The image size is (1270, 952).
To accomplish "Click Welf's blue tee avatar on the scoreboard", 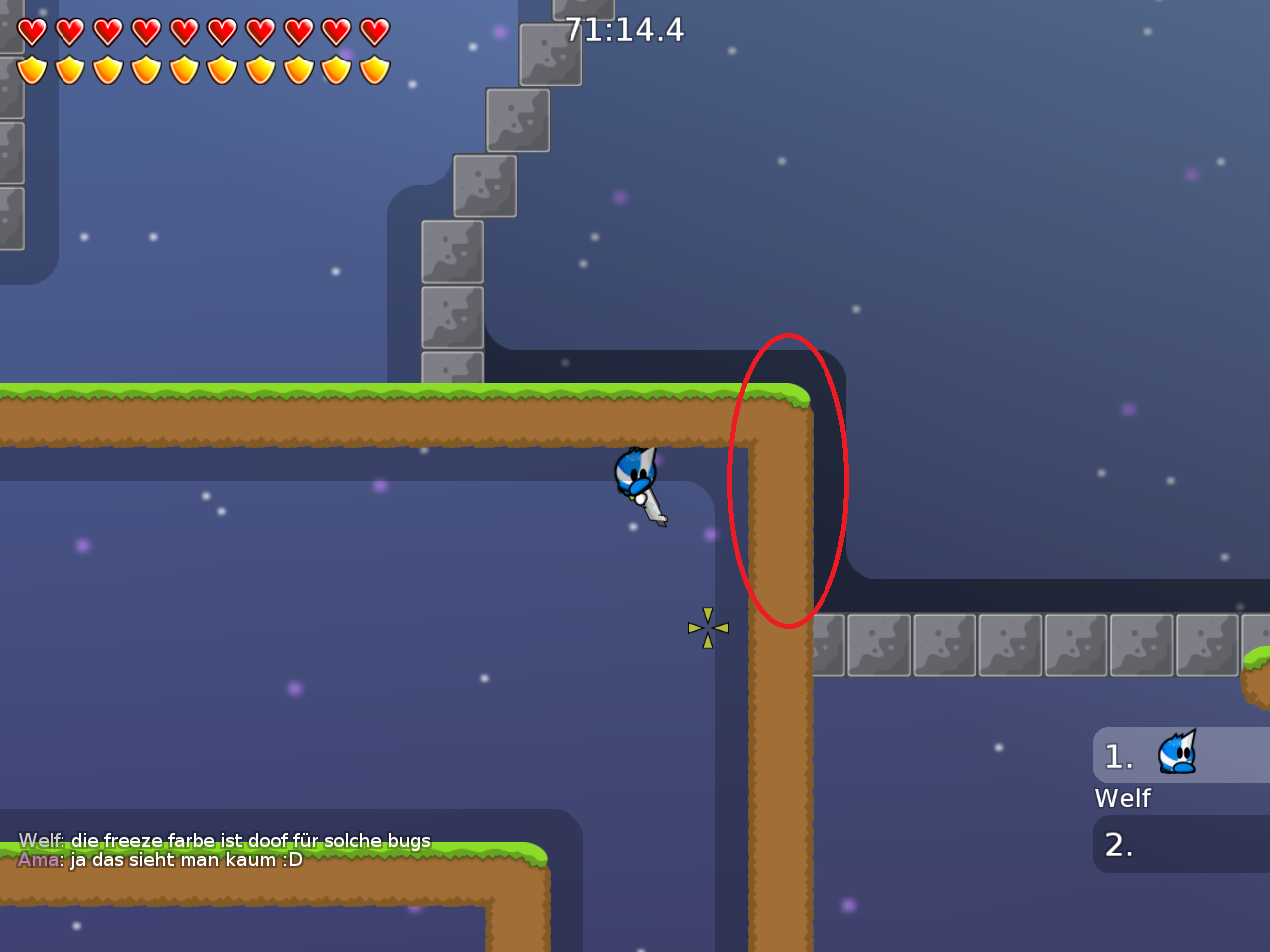I will (1177, 755).
